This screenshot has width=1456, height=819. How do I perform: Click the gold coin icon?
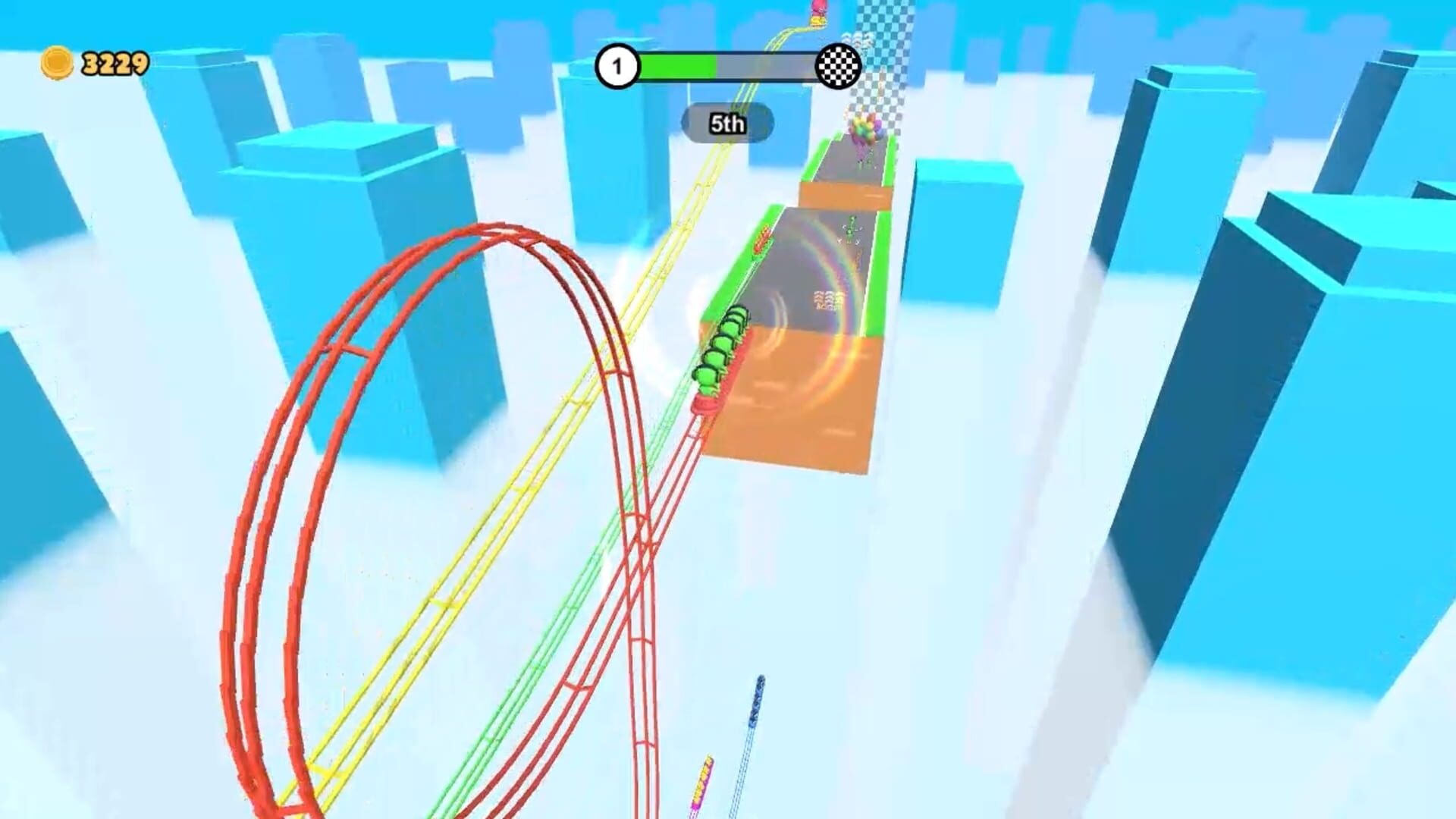[57, 62]
